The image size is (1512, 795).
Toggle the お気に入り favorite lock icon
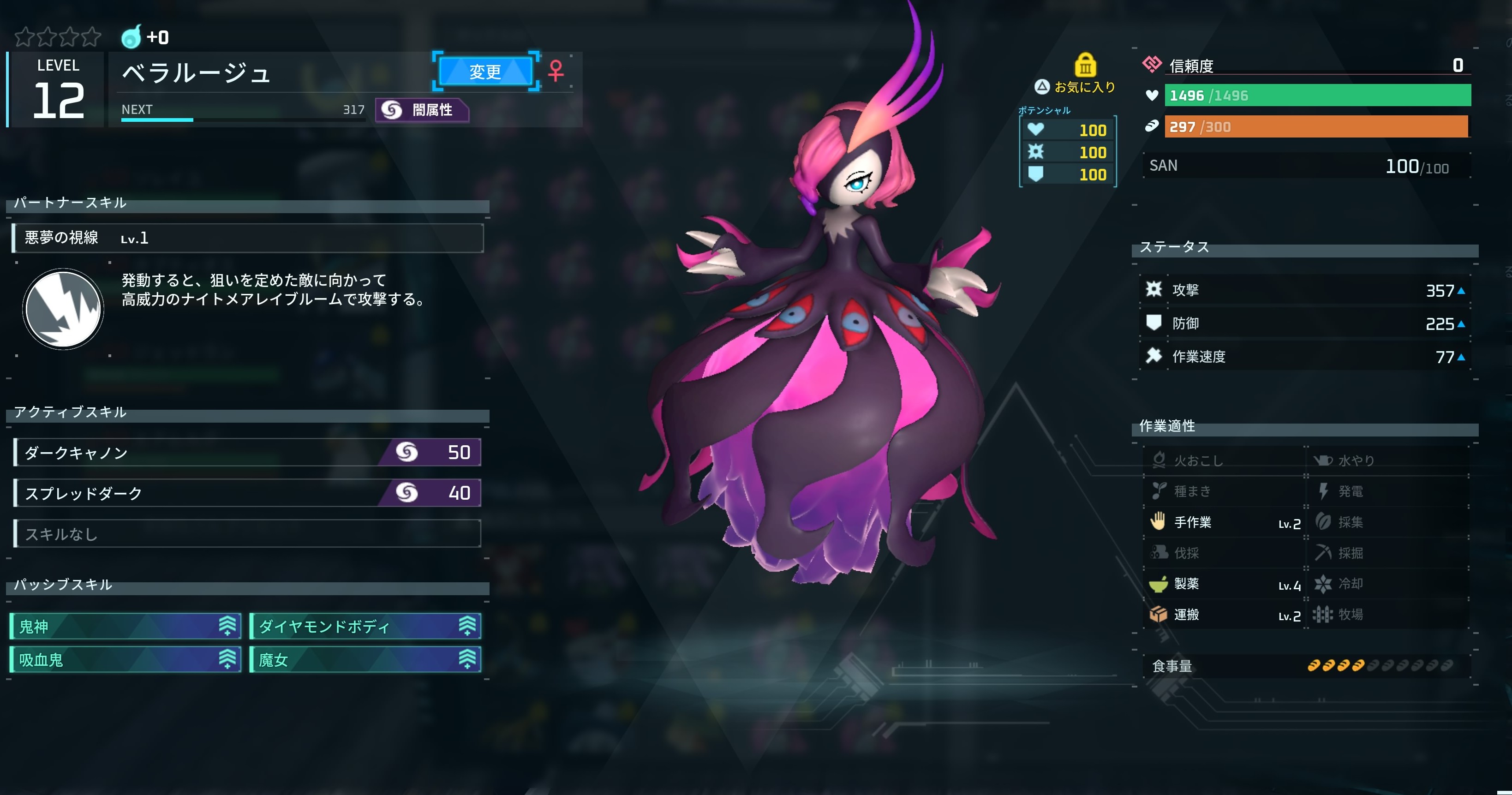[1085, 65]
